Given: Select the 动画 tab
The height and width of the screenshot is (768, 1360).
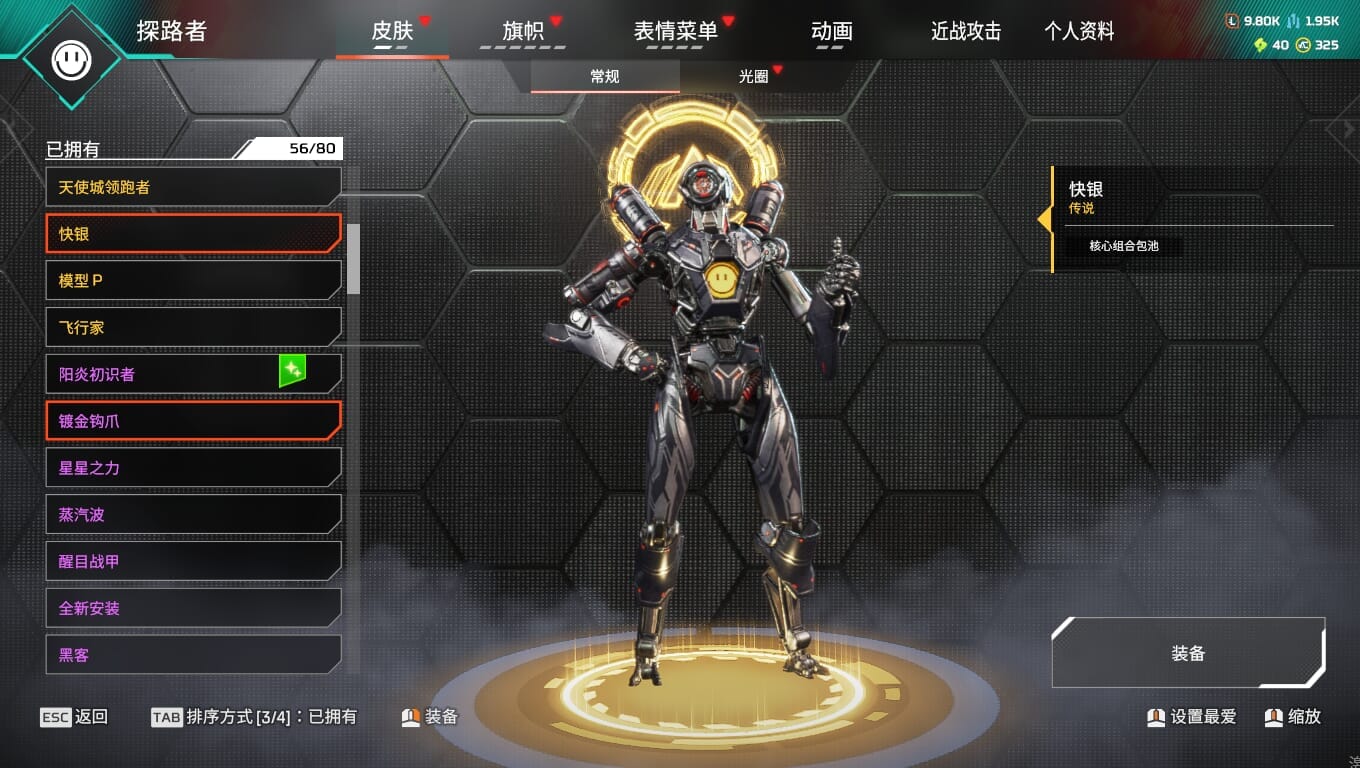Looking at the screenshot, I should 832,32.
